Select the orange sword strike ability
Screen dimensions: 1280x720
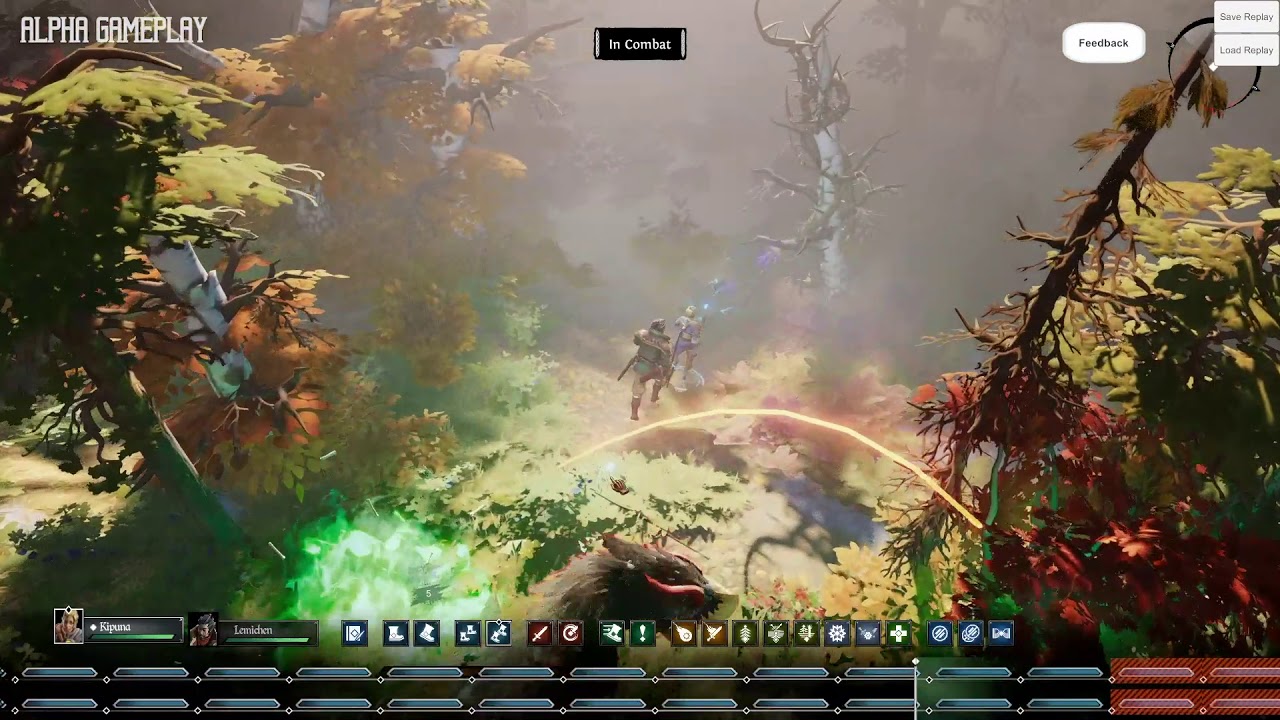714,633
